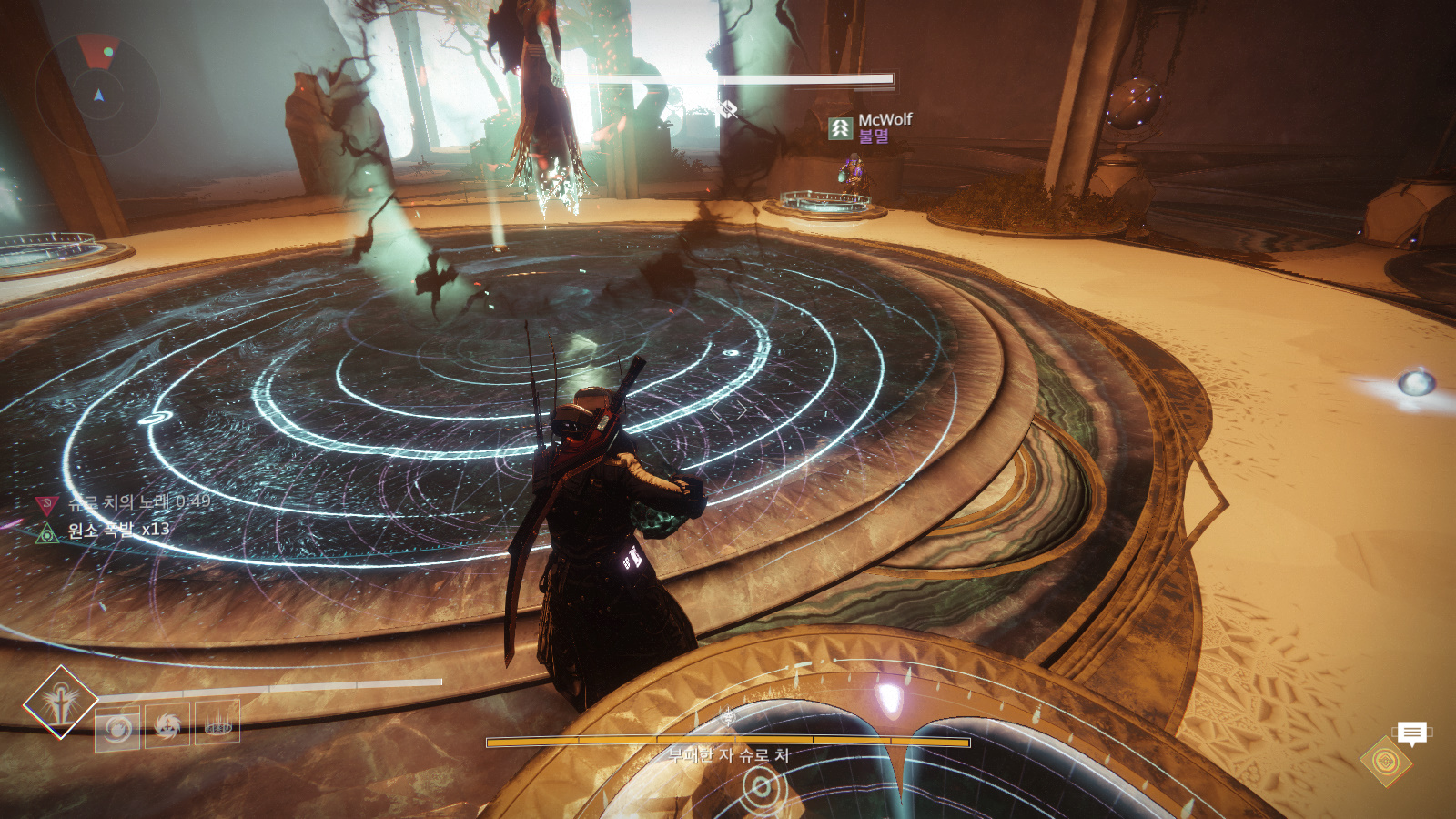Activate the circular rift class ability icon

tap(217, 723)
